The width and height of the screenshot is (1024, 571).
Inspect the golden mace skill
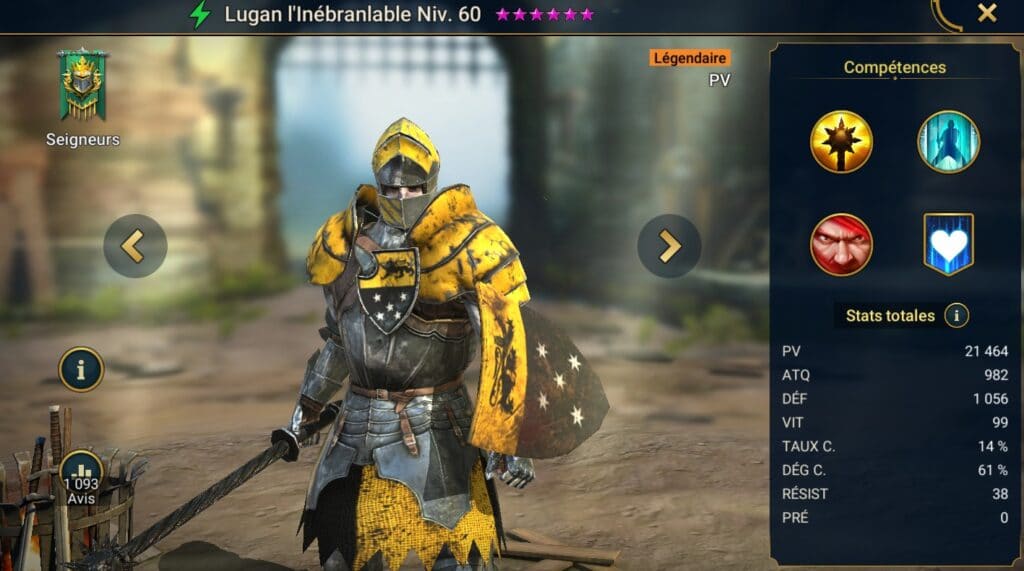(x=841, y=141)
